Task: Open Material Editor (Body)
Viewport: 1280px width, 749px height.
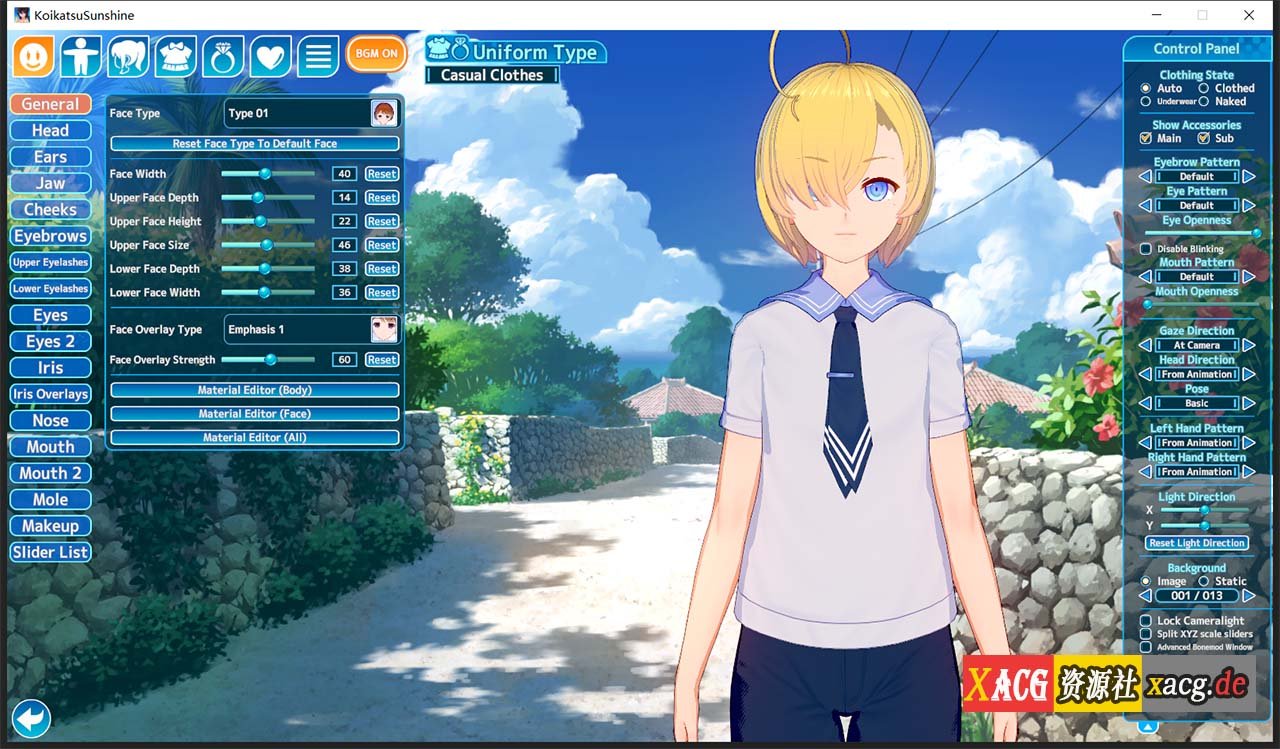Action: pyautogui.click(x=253, y=390)
